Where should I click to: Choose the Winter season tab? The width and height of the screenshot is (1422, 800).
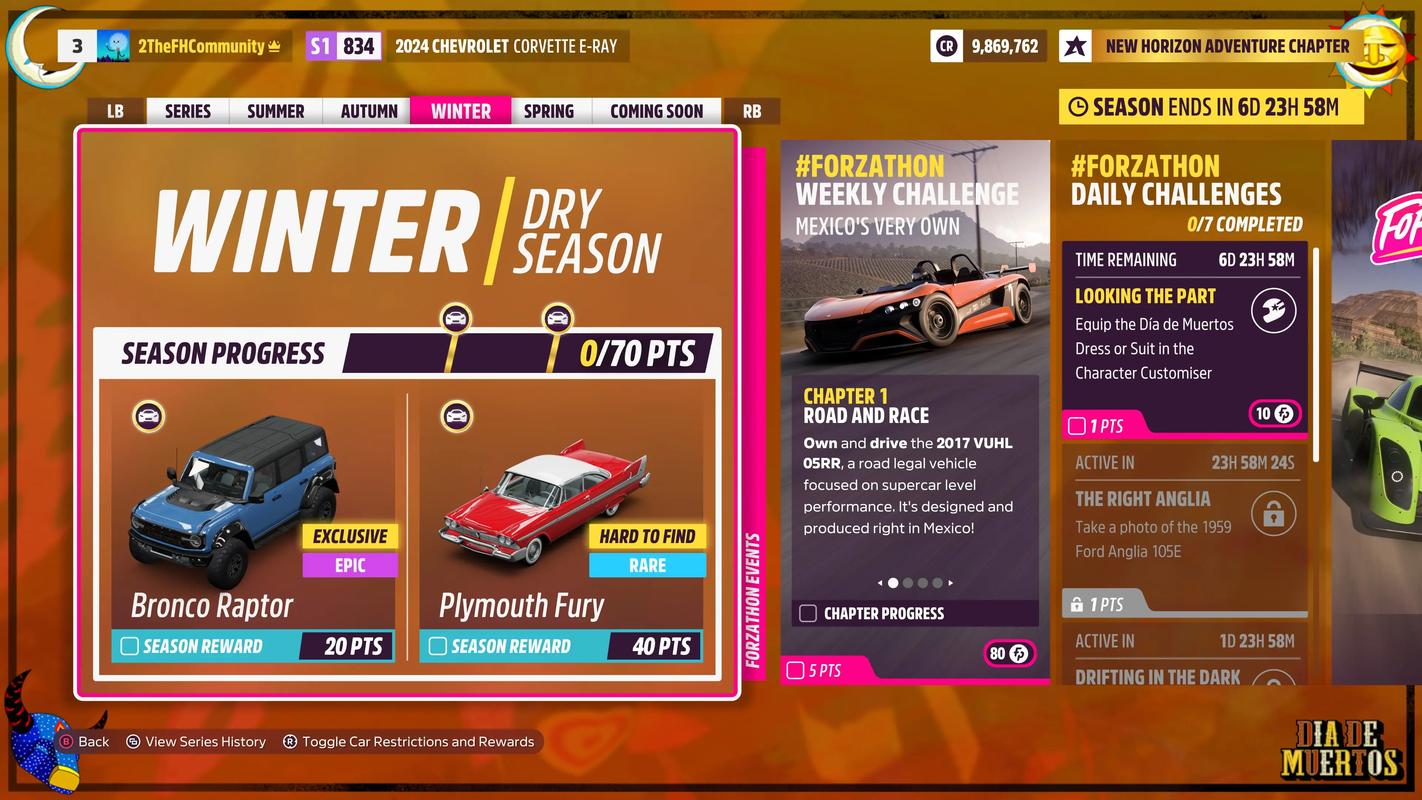[x=460, y=111]
